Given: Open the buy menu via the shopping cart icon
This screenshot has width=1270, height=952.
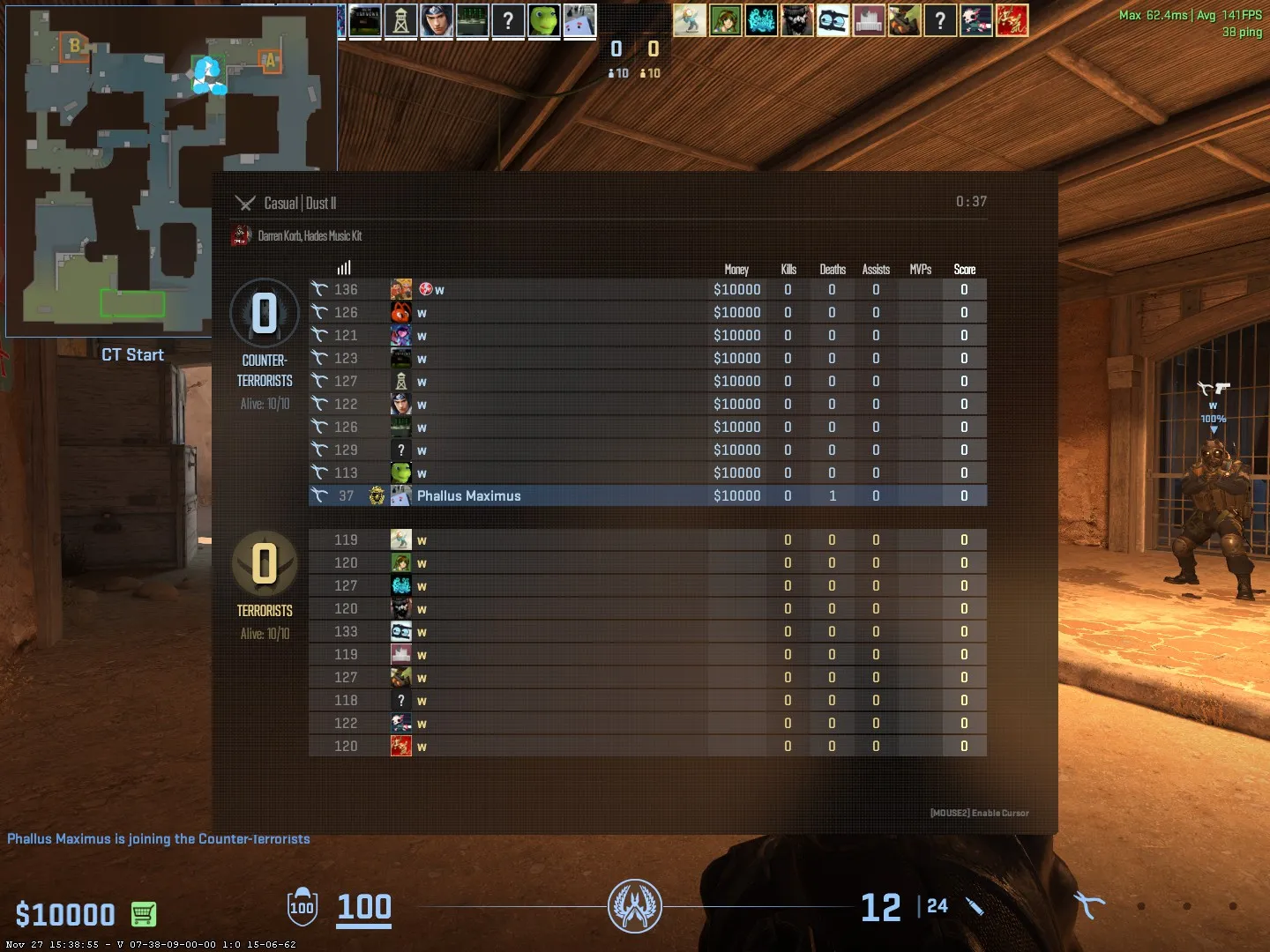Looking at the screenshot, I should [x=145, y=915].
